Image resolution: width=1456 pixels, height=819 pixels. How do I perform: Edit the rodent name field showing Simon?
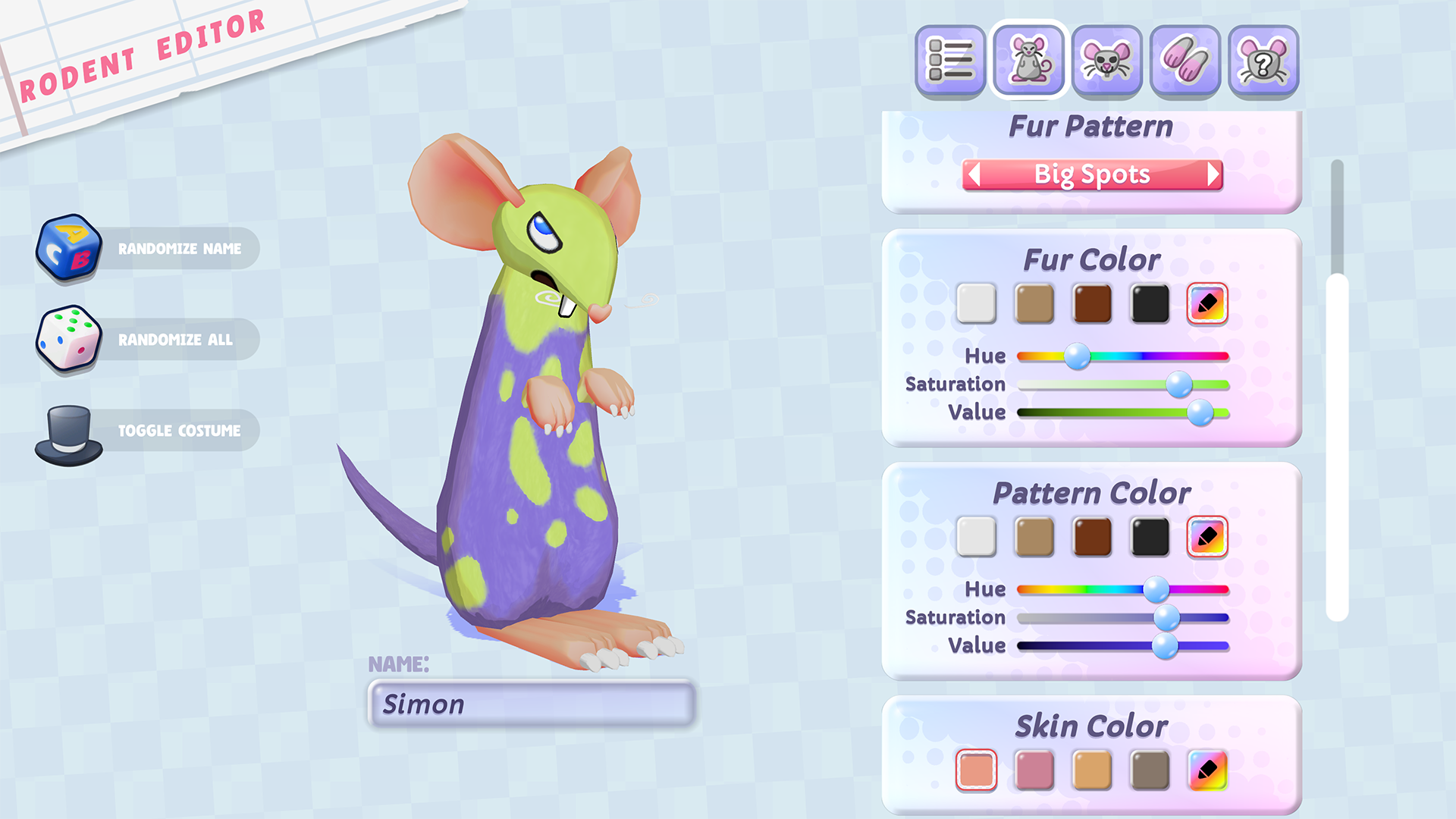point(531,704)
